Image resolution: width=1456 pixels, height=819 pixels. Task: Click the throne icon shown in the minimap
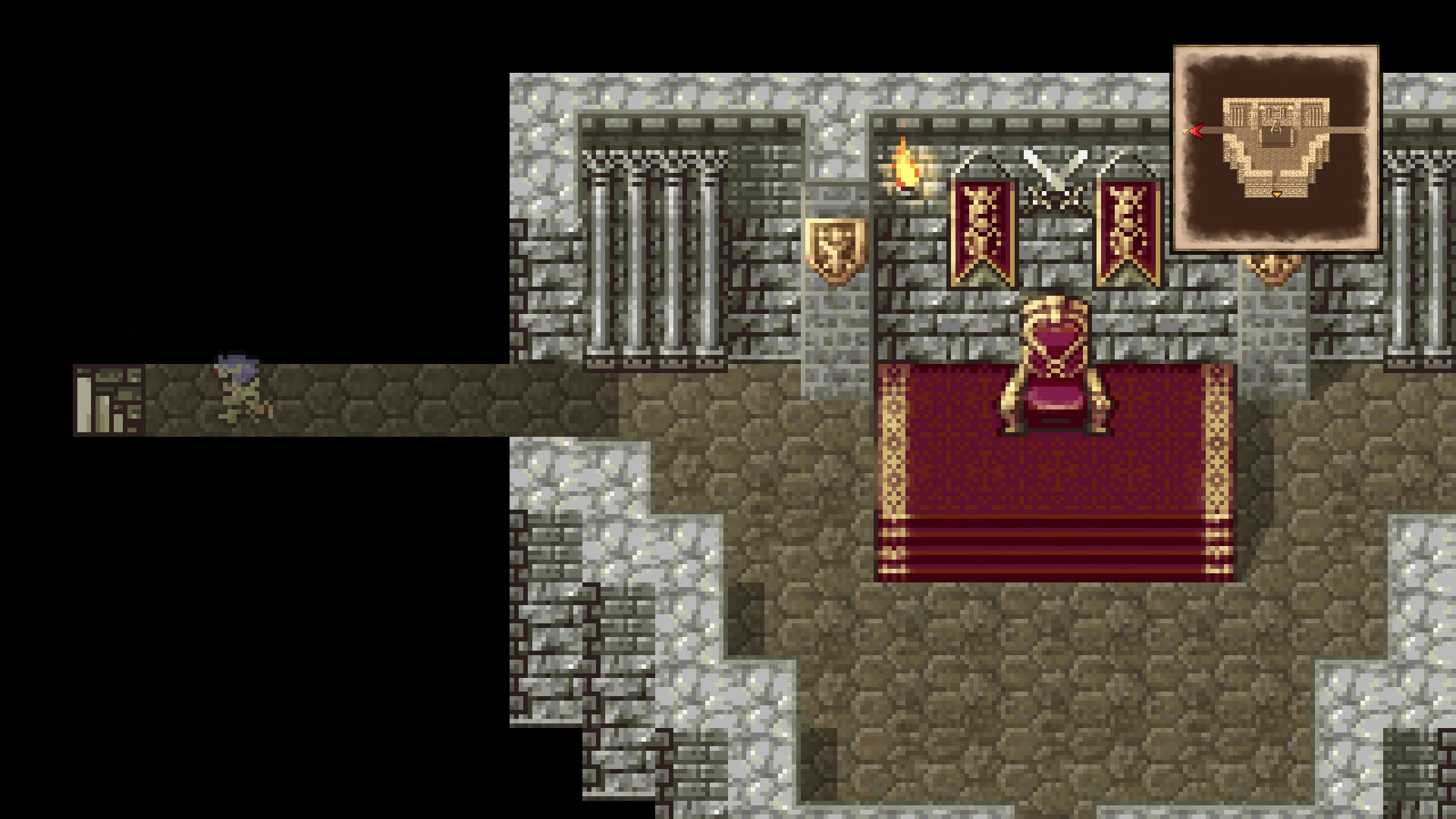1276,127
